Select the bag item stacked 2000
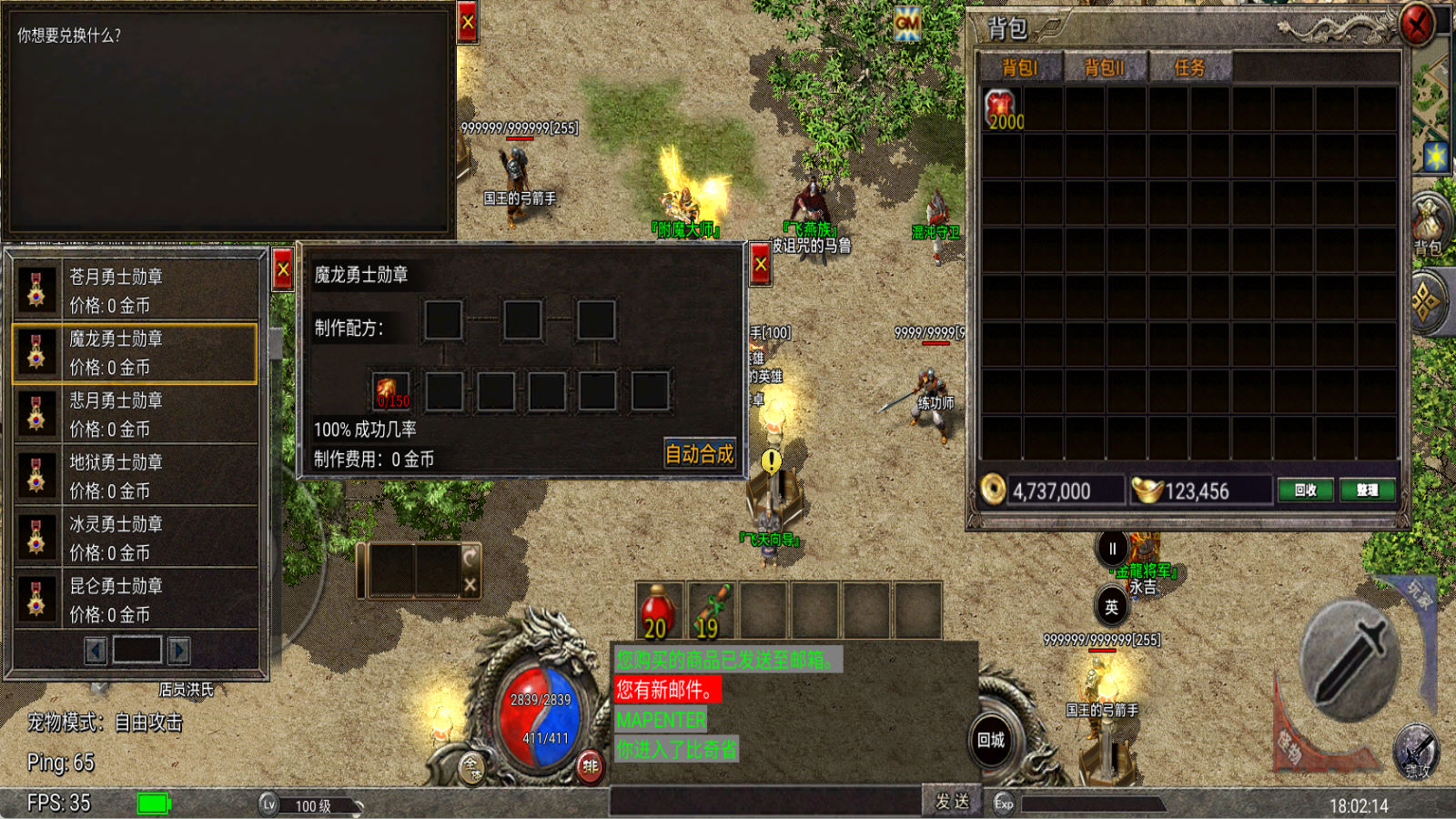Viewport: 1456px width, 819px height. coord(1002,109)
